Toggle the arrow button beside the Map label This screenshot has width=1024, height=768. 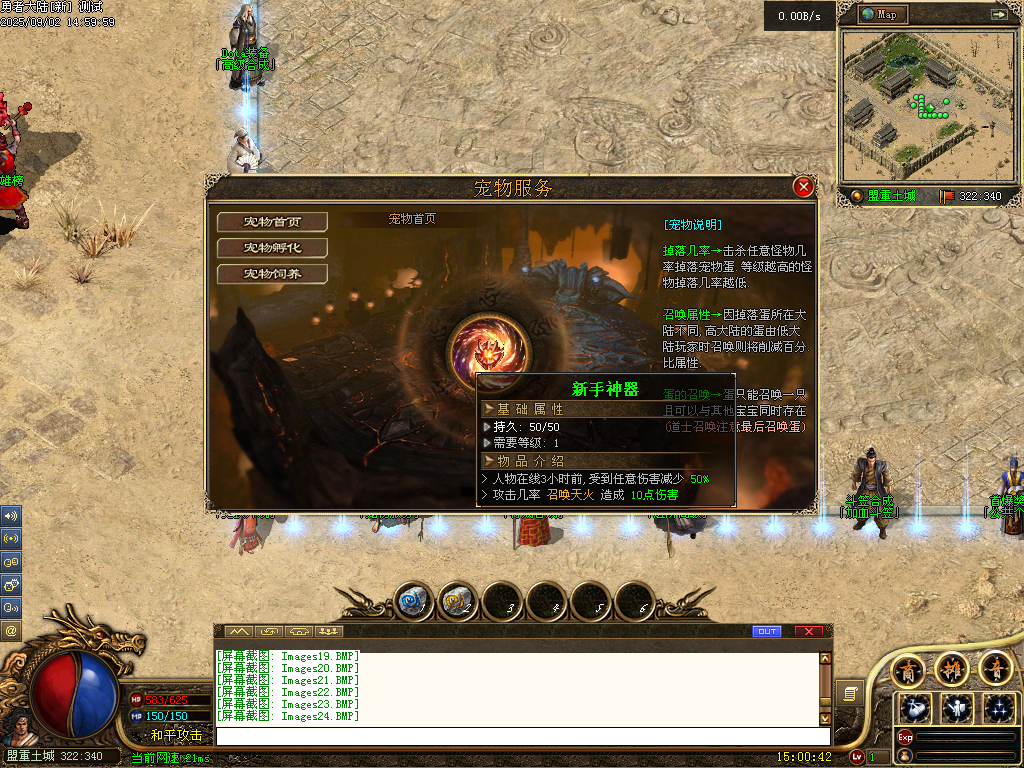coord(998,14)
